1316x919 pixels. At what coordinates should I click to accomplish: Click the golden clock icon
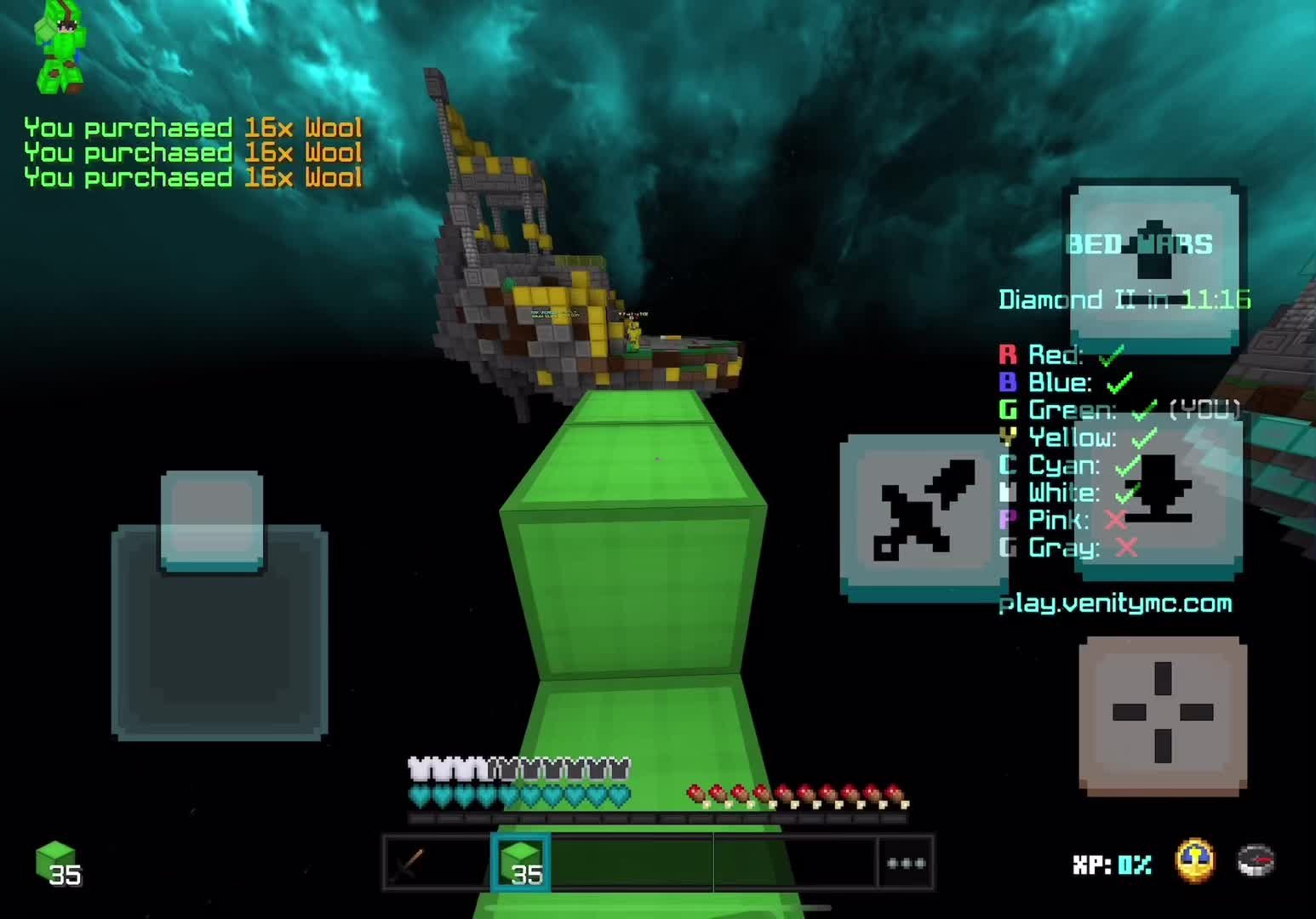[1195, 860]
